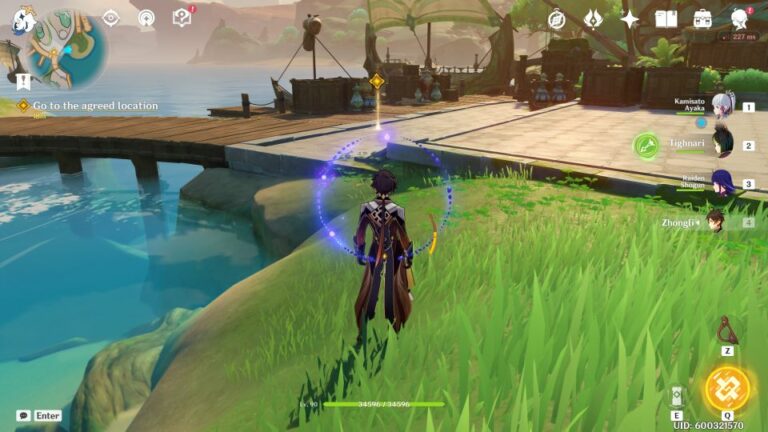Screen dimensions: 768x432
Task: Switch to Tighnari in the party
Action: click(x=723, y=145)
